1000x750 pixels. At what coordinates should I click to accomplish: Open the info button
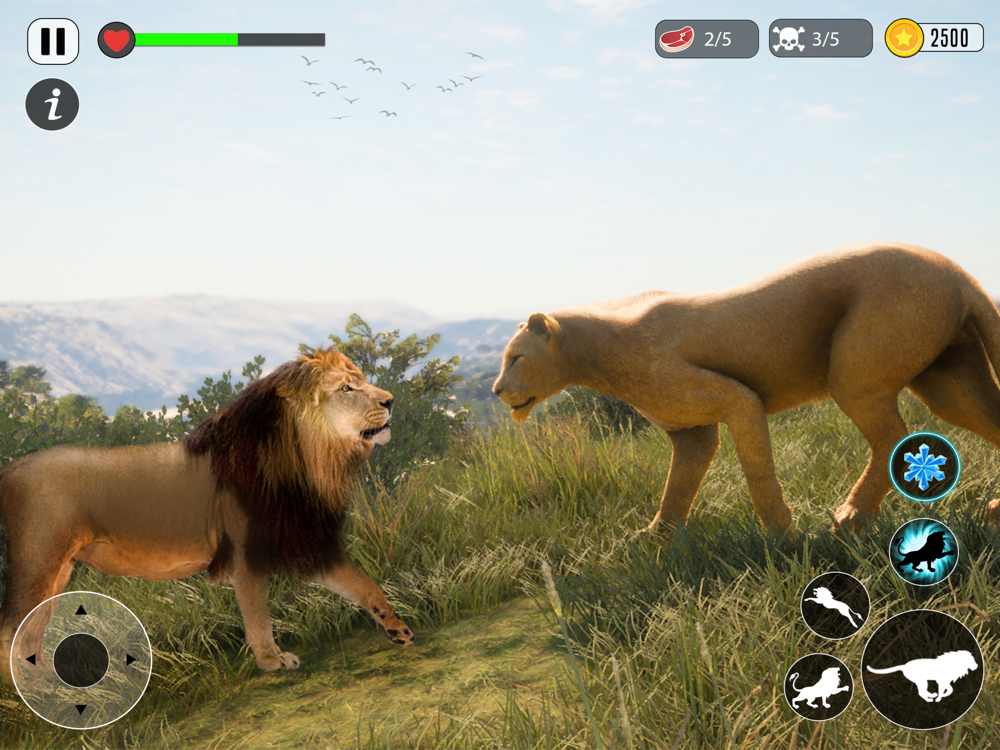(x=52, y=104)
